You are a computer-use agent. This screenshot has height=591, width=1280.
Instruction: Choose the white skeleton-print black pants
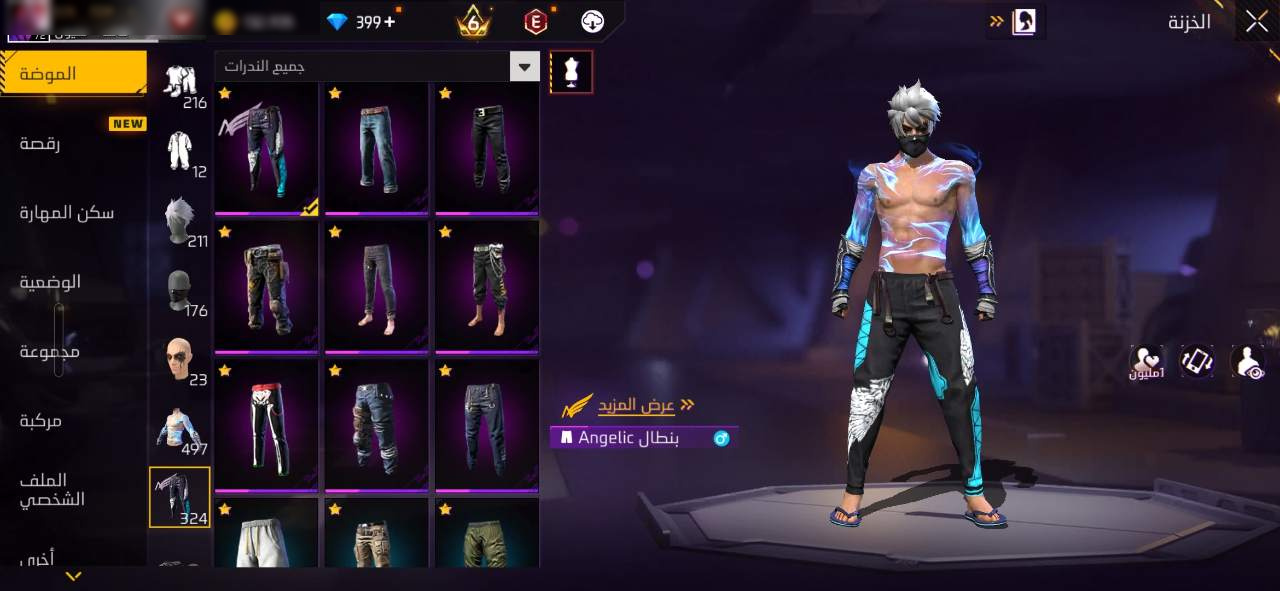tap(266, 426)
